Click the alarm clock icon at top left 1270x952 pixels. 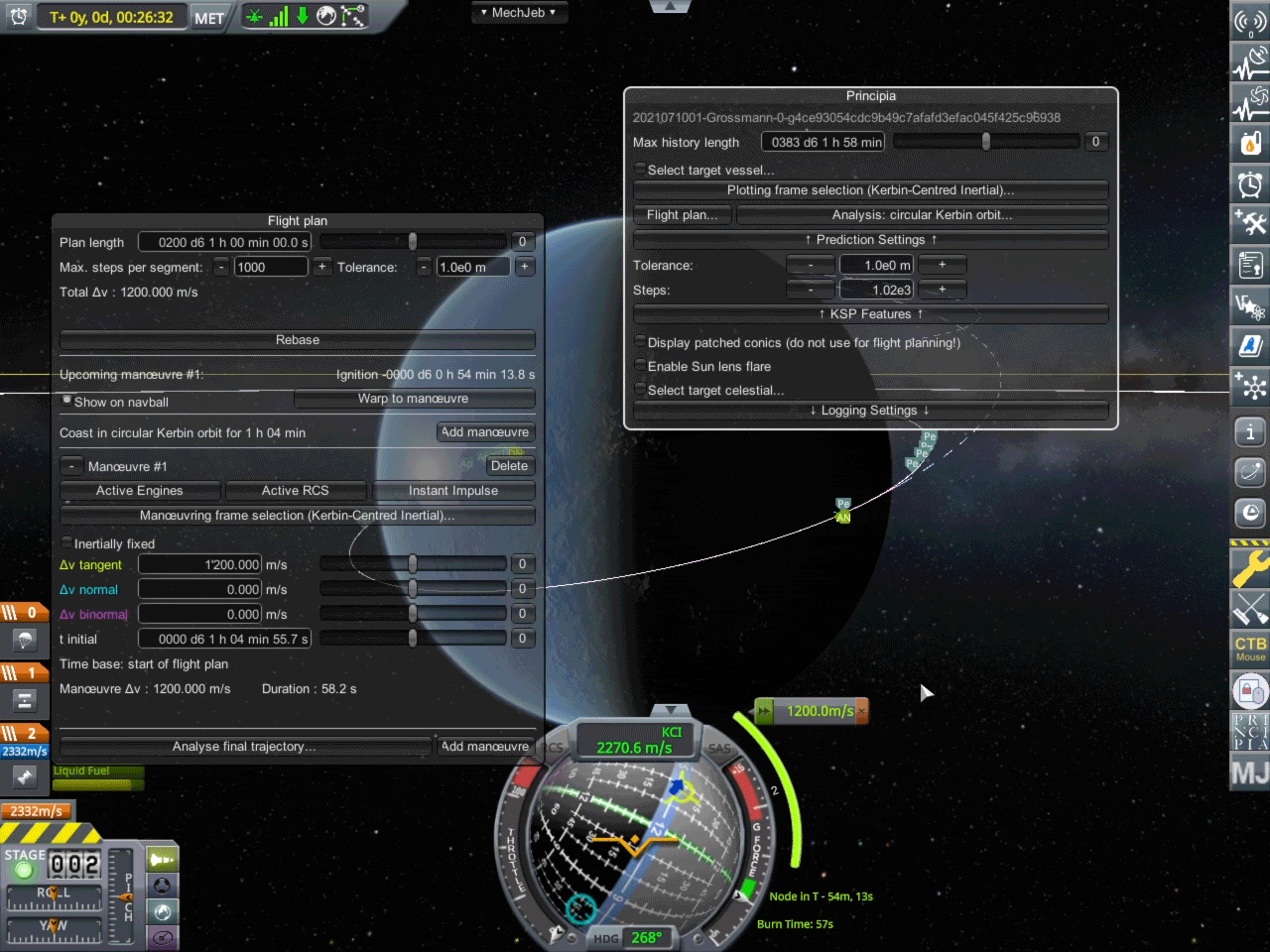(x=18, y=16)
